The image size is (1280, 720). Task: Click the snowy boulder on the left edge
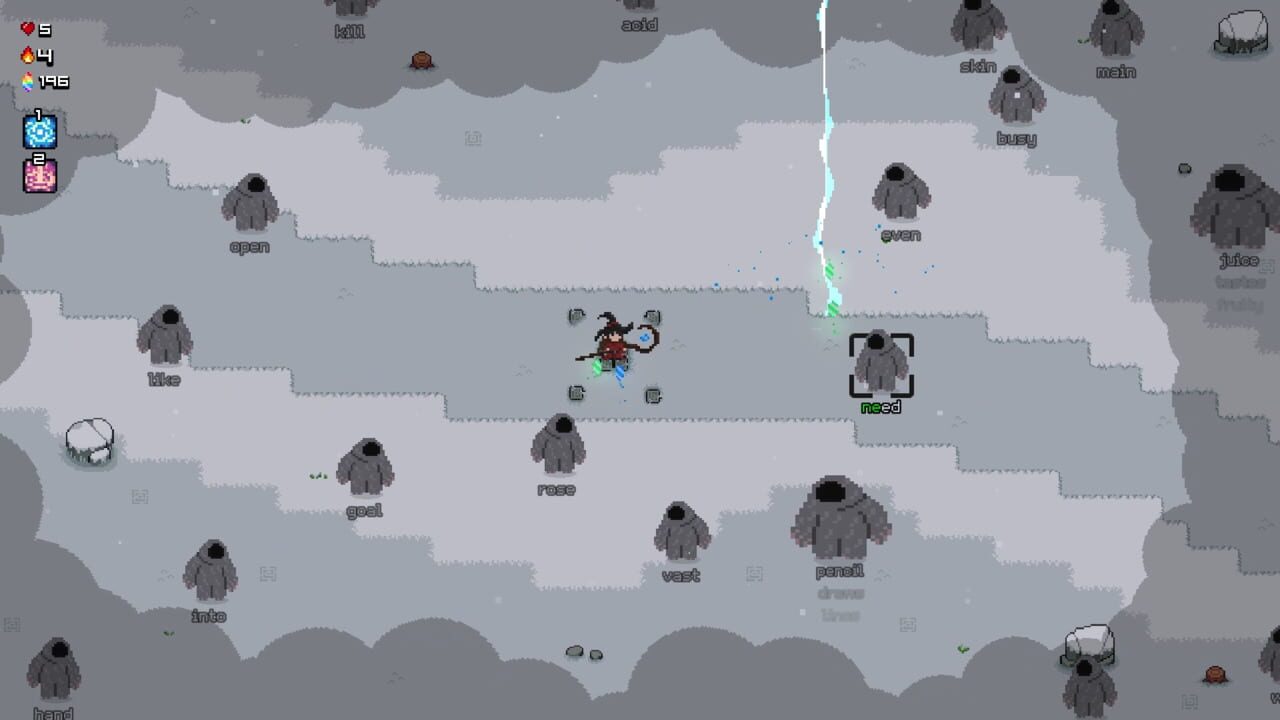pyautogui.click(x=88, y=440)
